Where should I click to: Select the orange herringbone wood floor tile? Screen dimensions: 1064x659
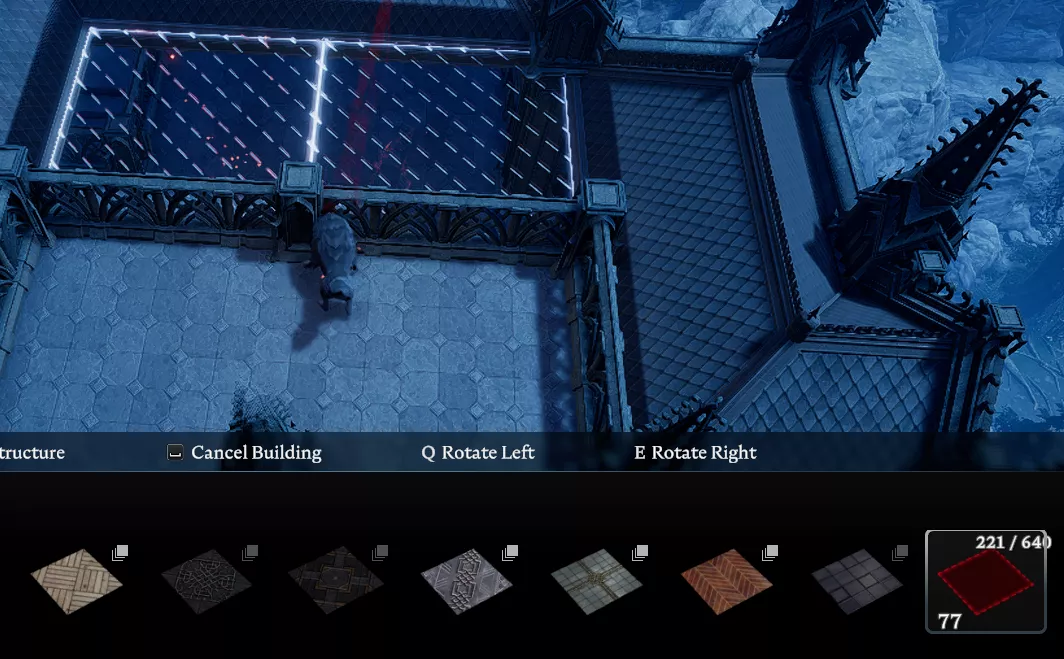click(x=726, y=581)
